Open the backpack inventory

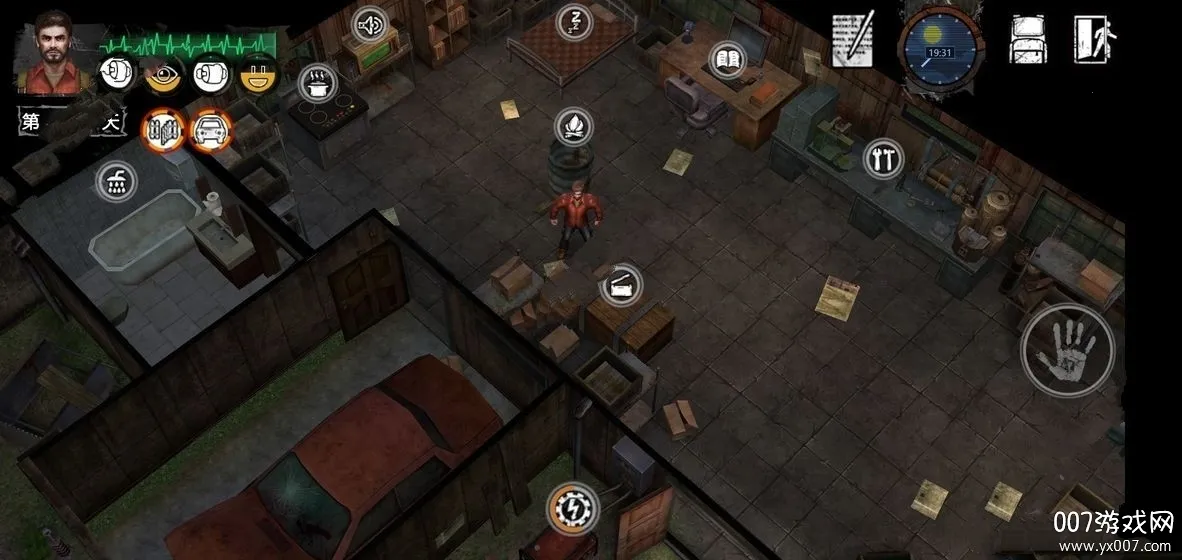point(1027,40)
